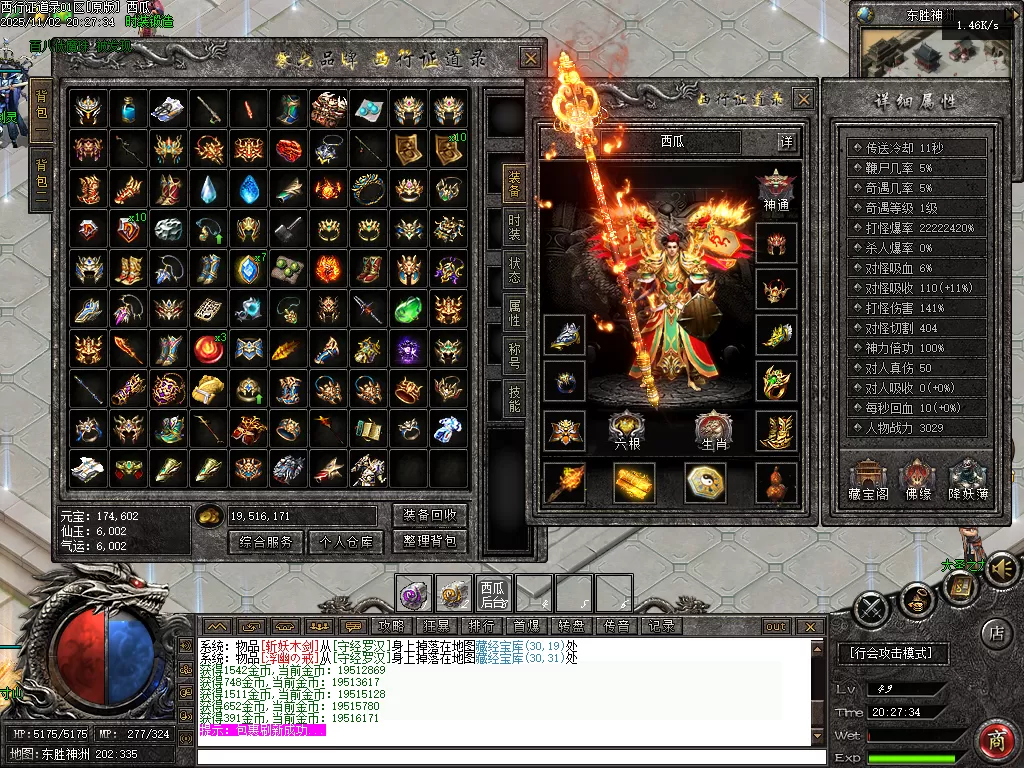The height and width of the screenshot is (768, 1024).
Task: Open 个人仓库 personal warehouse
Action: click(x=346, y=542)
